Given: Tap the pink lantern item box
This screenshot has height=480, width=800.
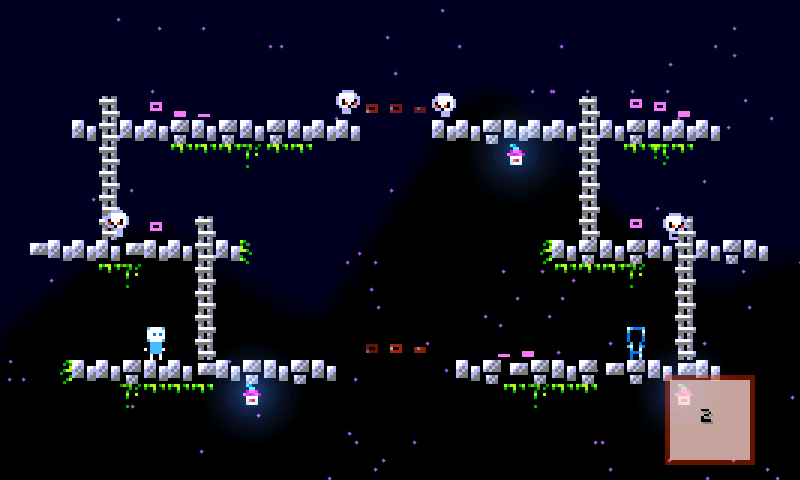Looking at the screenshot, I should (710, 419).
